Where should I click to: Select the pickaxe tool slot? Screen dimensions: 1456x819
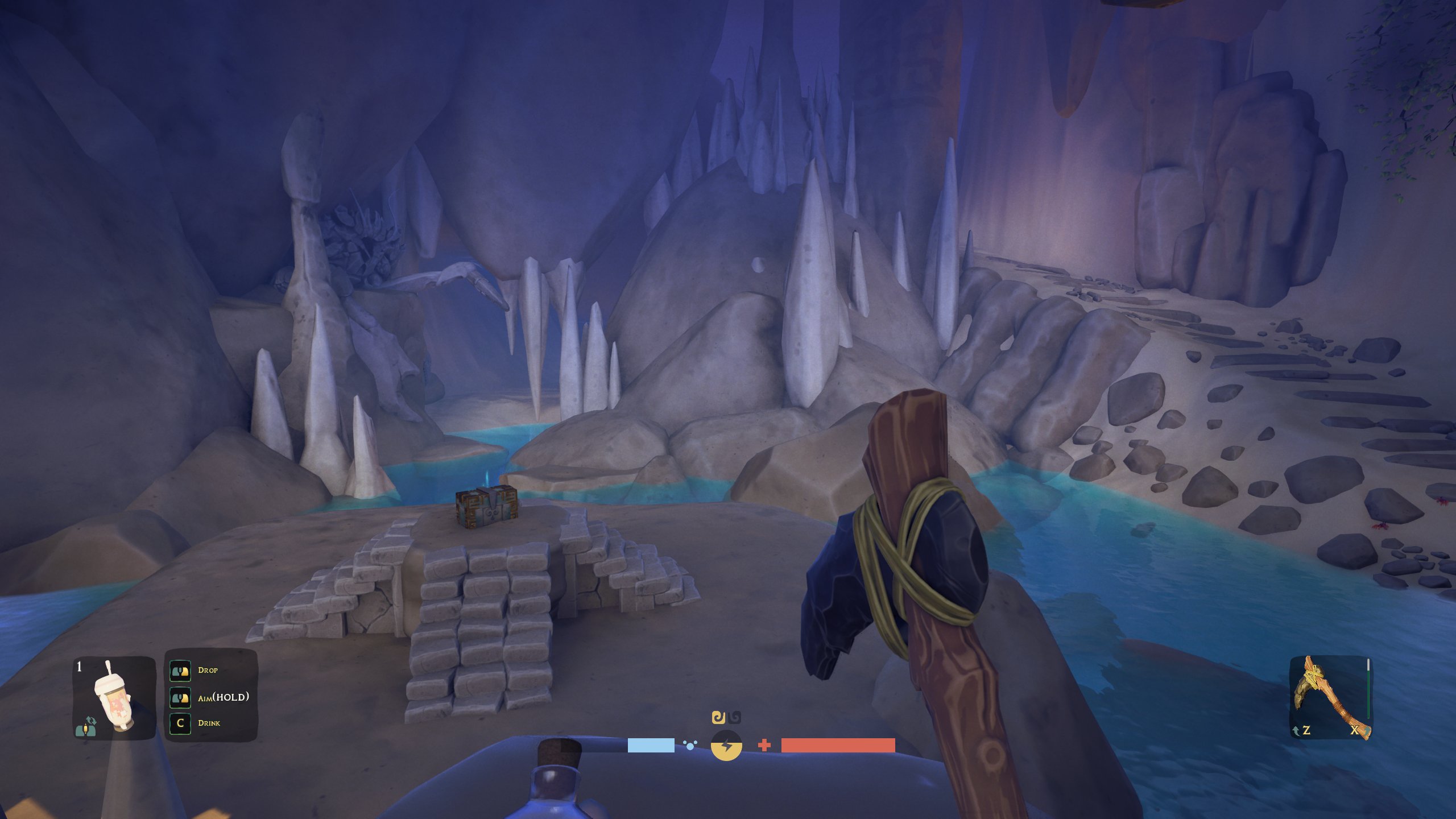tap(1330, 697)
